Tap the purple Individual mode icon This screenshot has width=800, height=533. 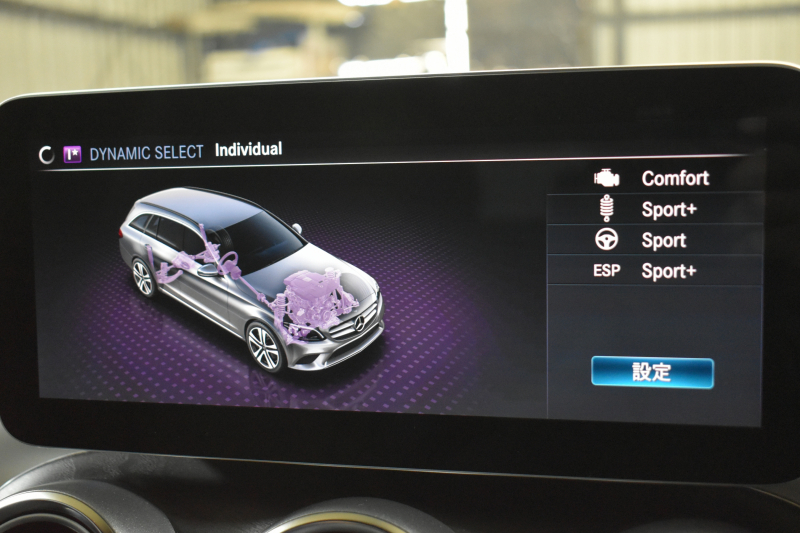[72, 154]
